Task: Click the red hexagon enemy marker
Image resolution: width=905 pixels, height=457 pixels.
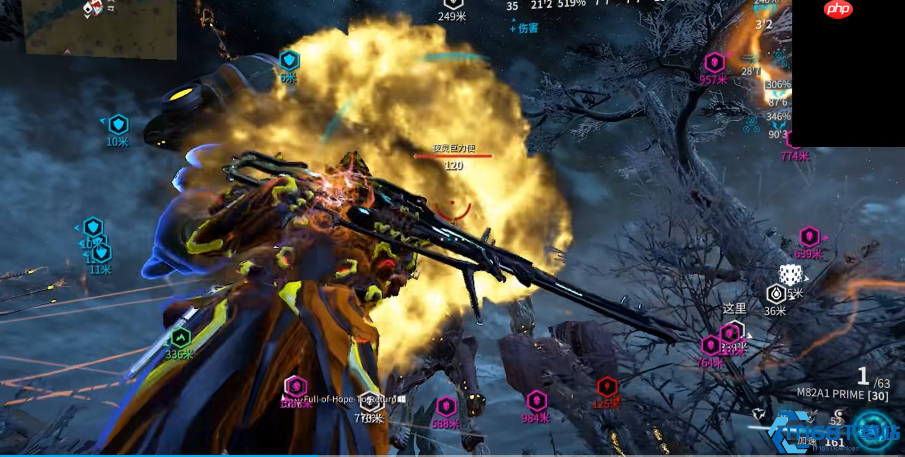Action: coord(607,387)
